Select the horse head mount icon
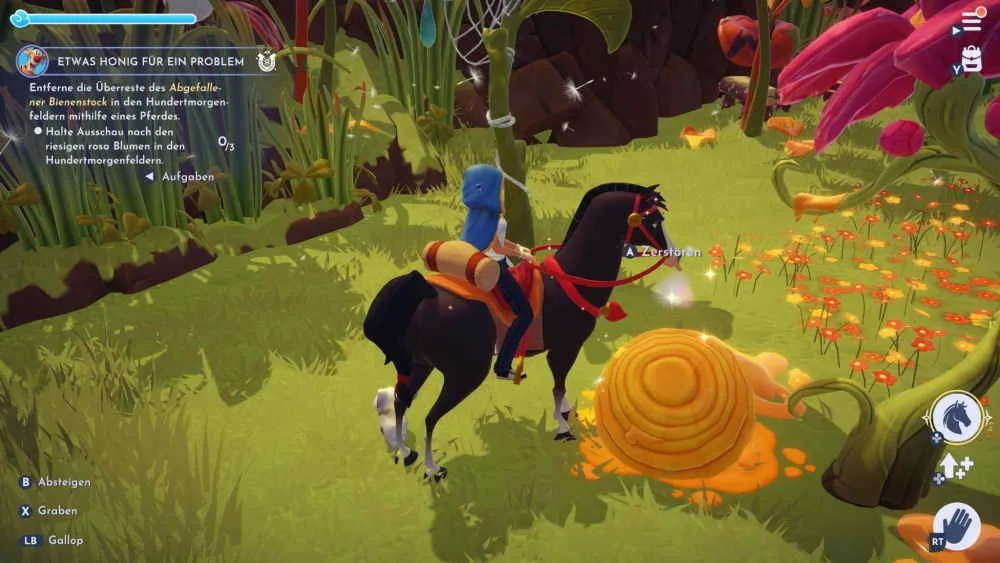Viewport: 1000px width, 563px height. click(x=955, y=417)
